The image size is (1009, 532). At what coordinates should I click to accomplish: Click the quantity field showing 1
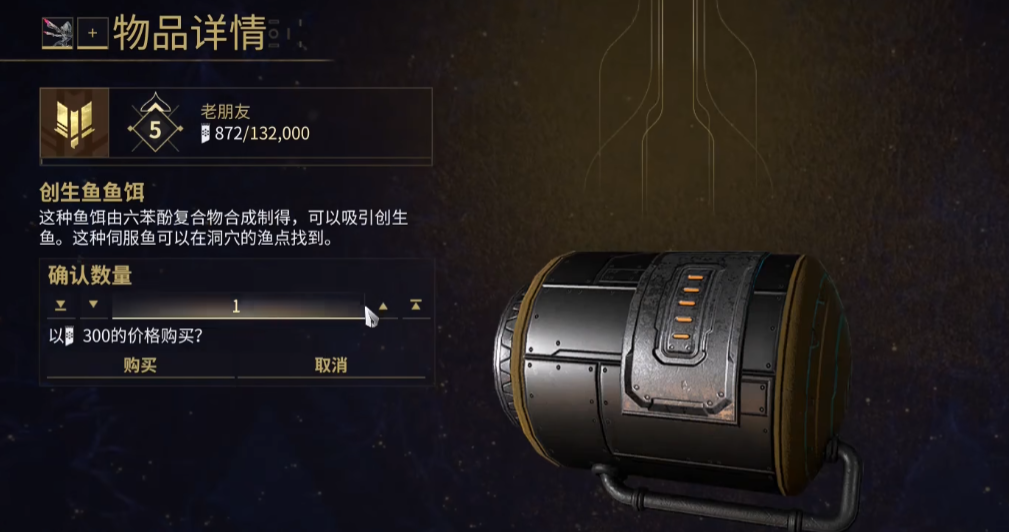(236, 306)
